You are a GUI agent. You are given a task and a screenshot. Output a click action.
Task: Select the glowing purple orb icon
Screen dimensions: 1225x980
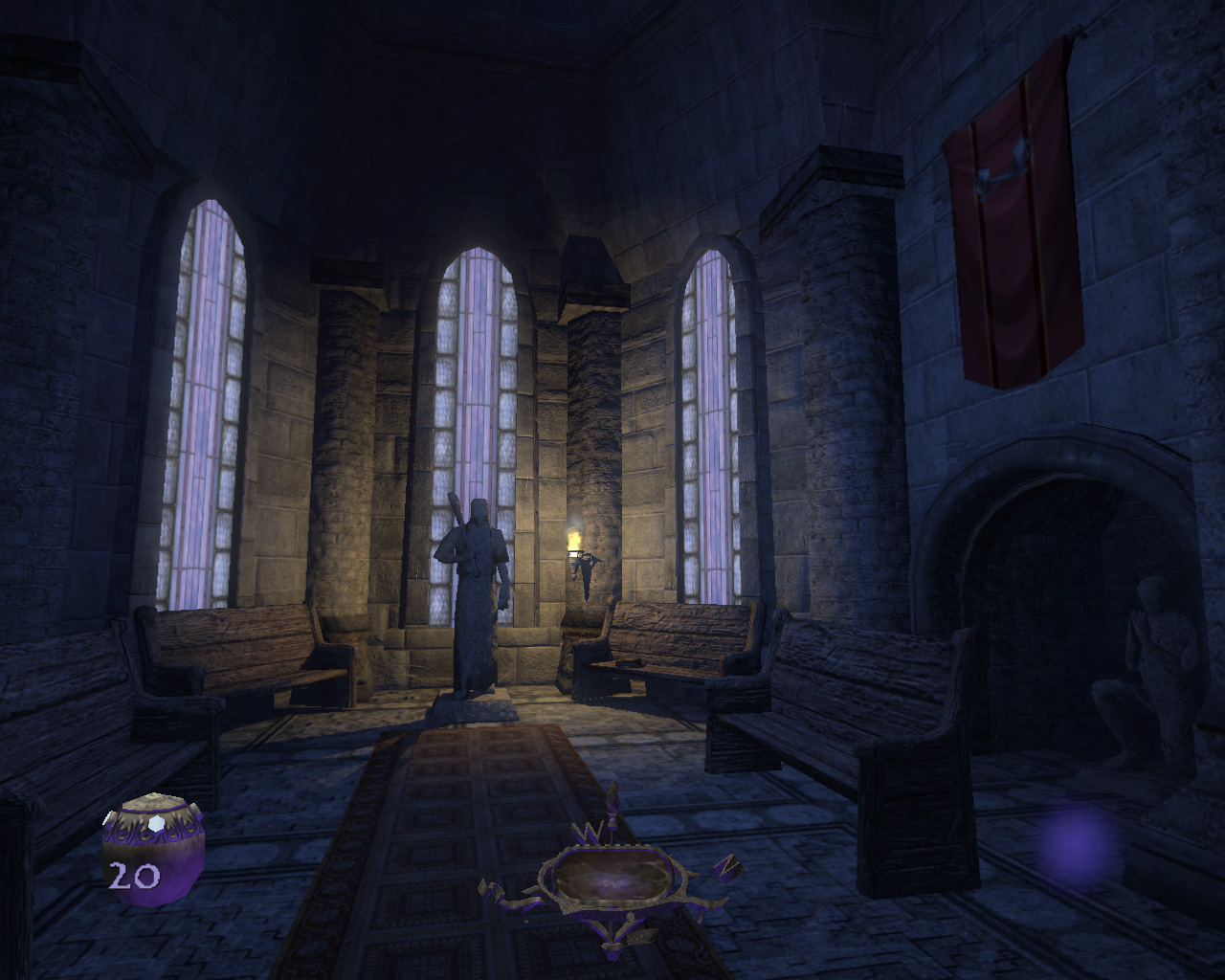tap(1079, 846)
